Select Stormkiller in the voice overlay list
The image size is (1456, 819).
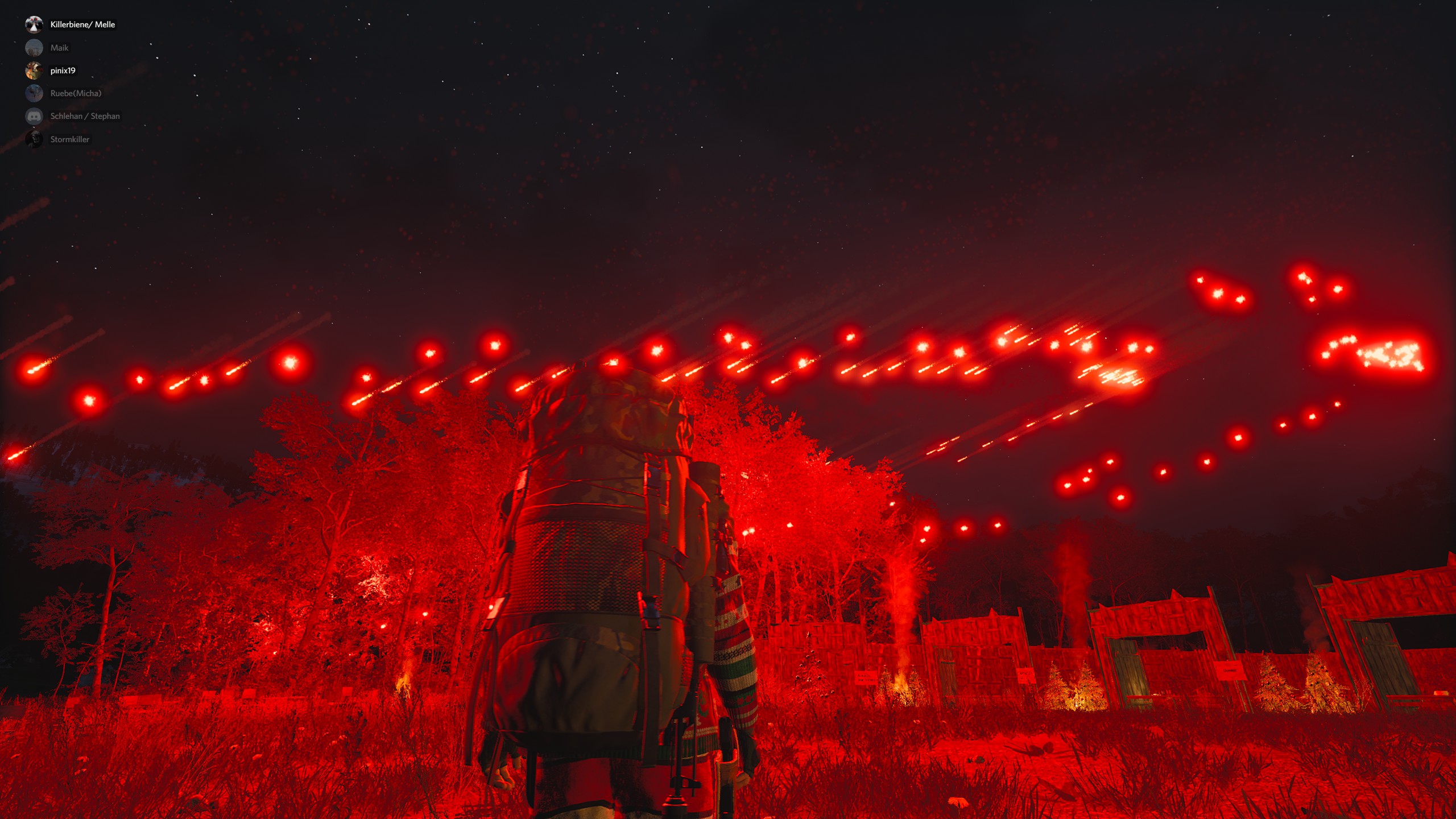(69, 139)
